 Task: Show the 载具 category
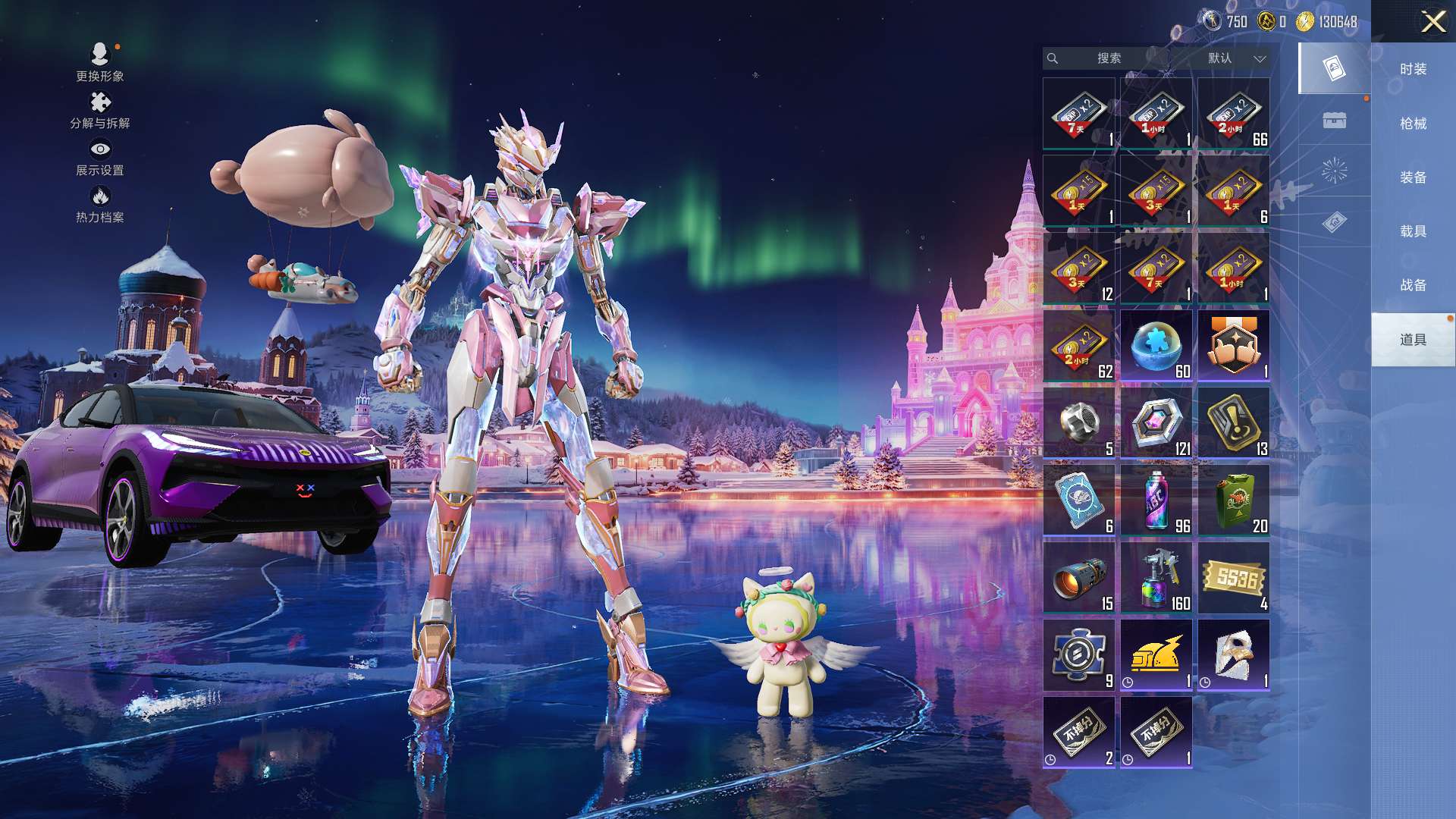click(x=1413, y=231)
